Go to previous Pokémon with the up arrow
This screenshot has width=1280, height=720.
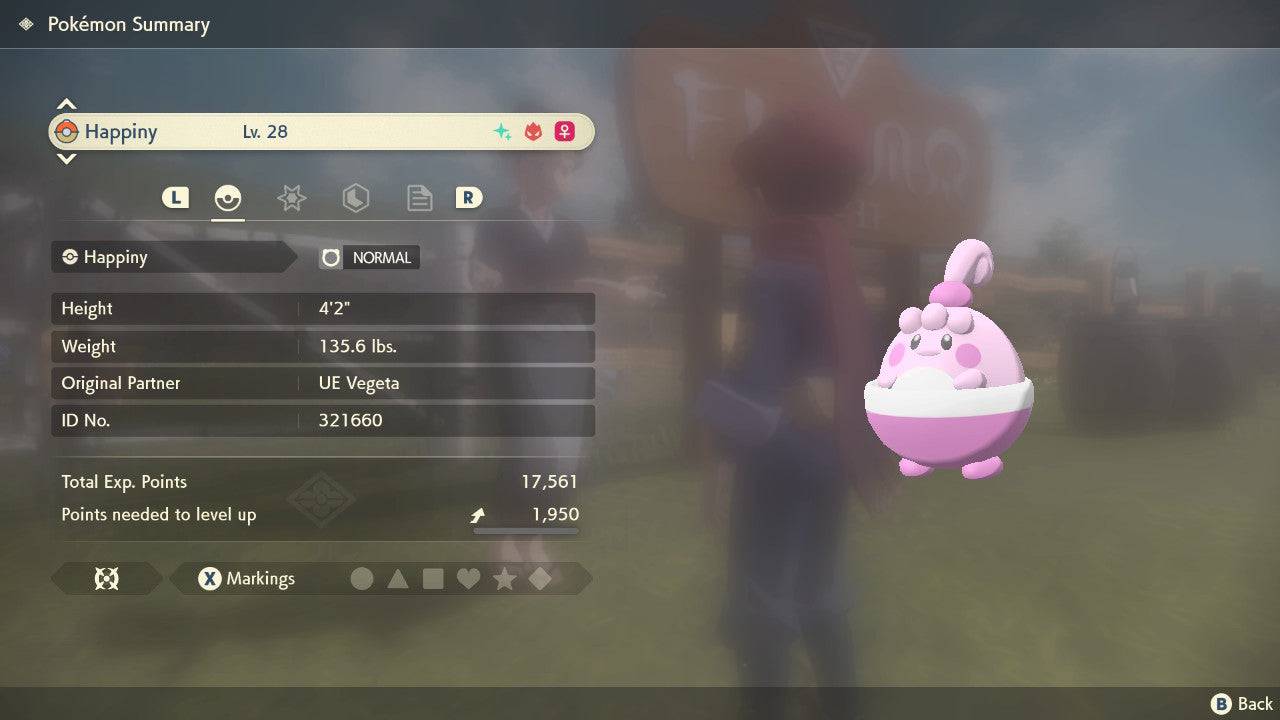(66, 104)
